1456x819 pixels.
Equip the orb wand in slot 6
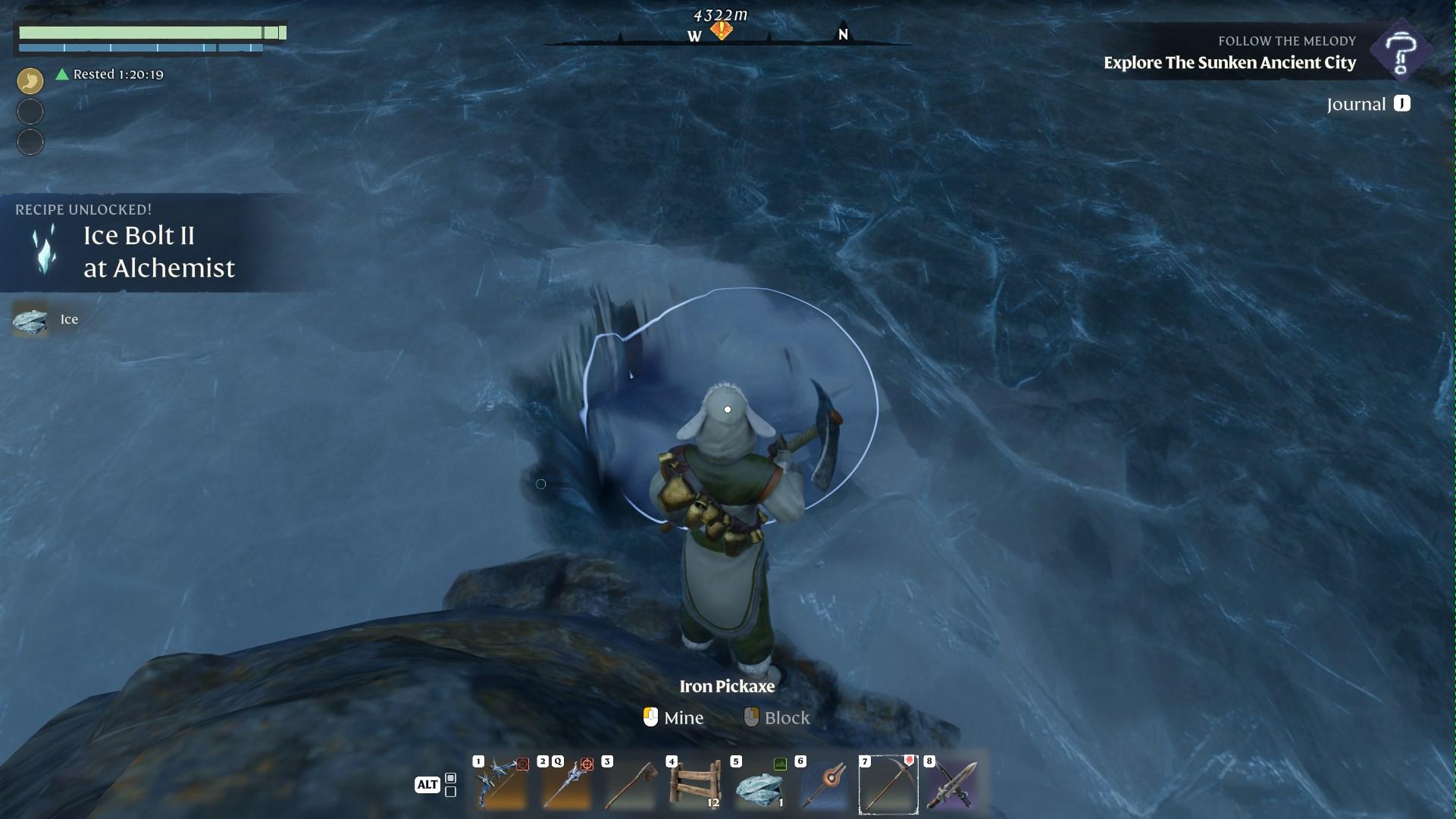(x=824, y=784)
